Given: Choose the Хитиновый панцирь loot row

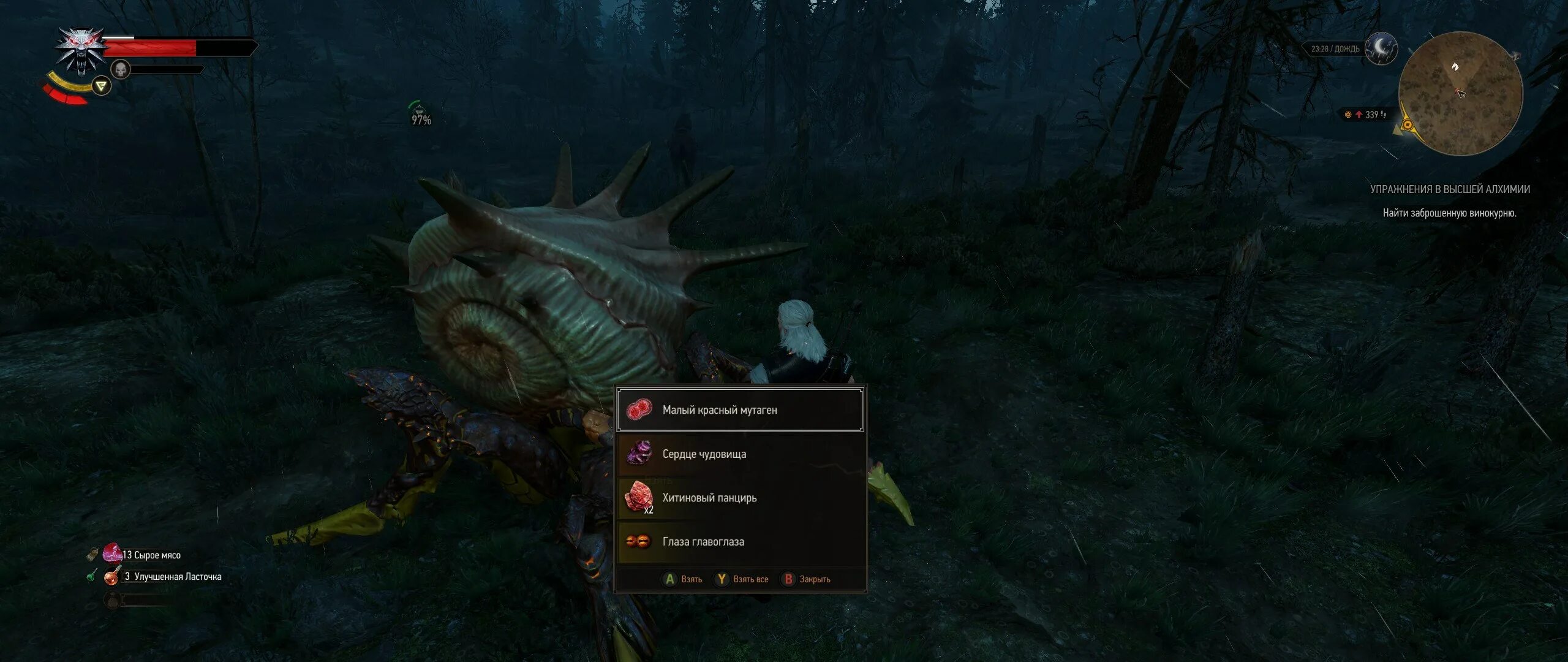Looking at the screenshot, I should pyautogui.click(x=740, y=498).
